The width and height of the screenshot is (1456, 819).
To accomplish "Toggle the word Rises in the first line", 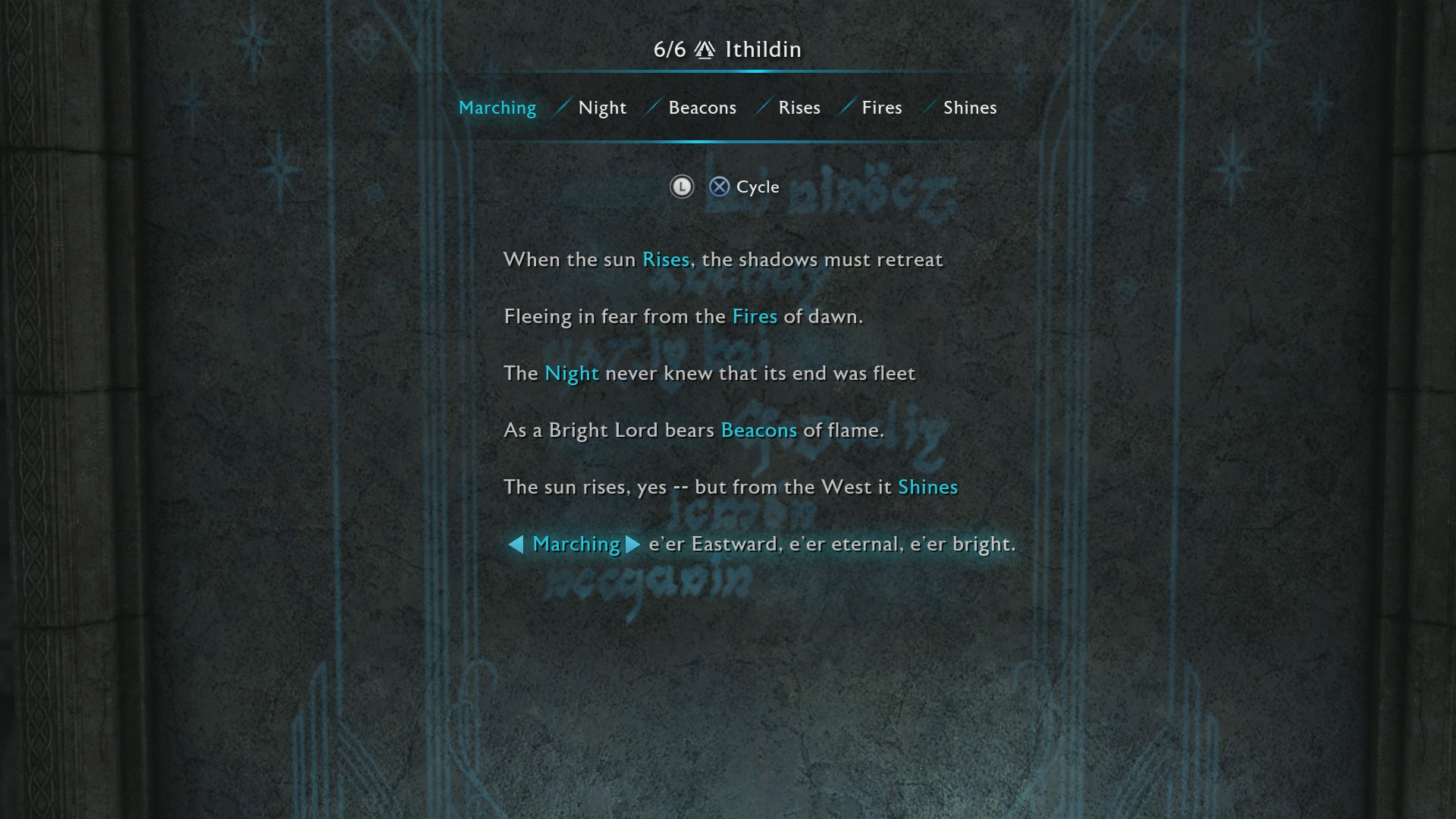I will click(665, 259).
